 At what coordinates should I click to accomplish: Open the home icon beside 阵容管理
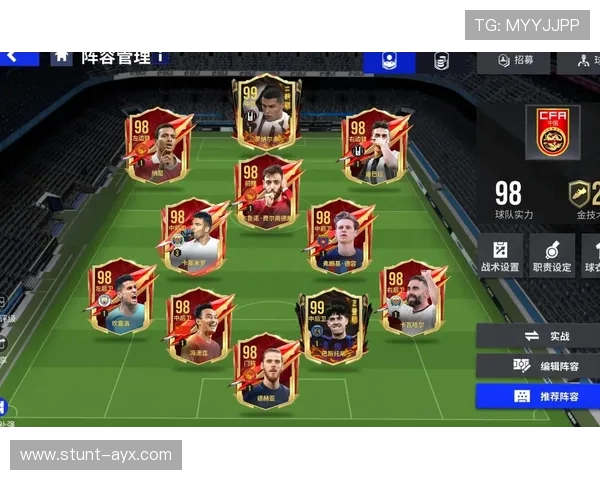click(x=61, y=56)
